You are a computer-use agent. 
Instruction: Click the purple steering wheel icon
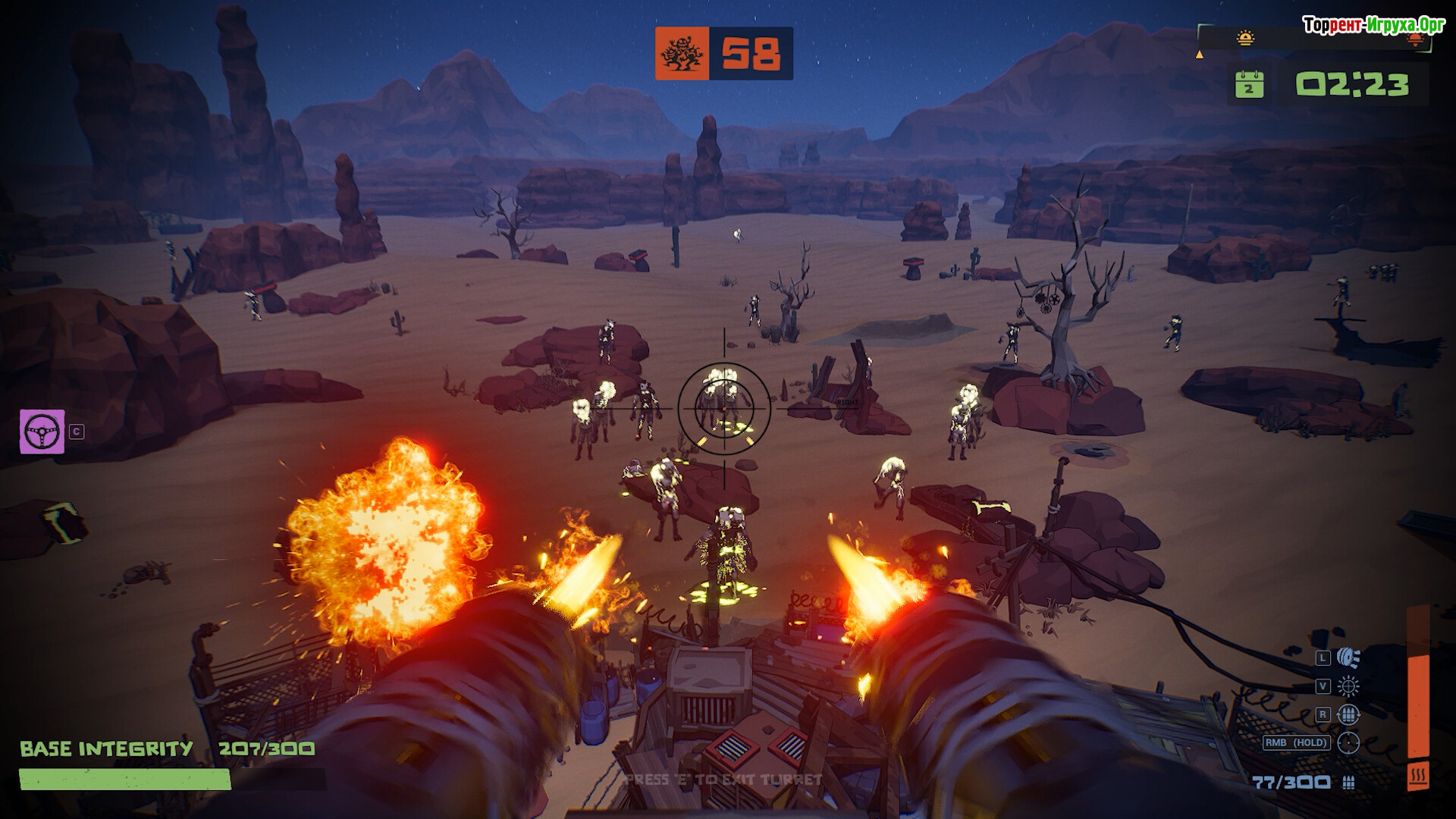tap(42, 431)
